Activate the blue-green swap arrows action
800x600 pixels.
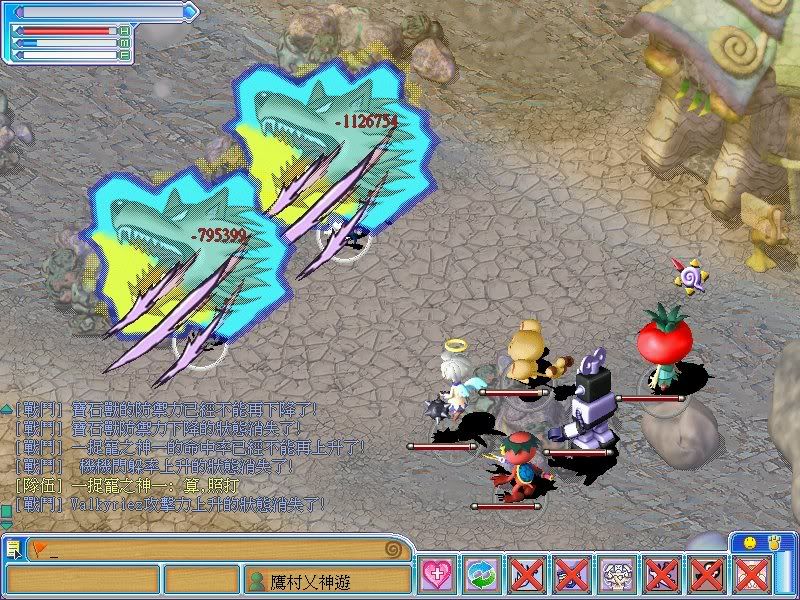481,575
